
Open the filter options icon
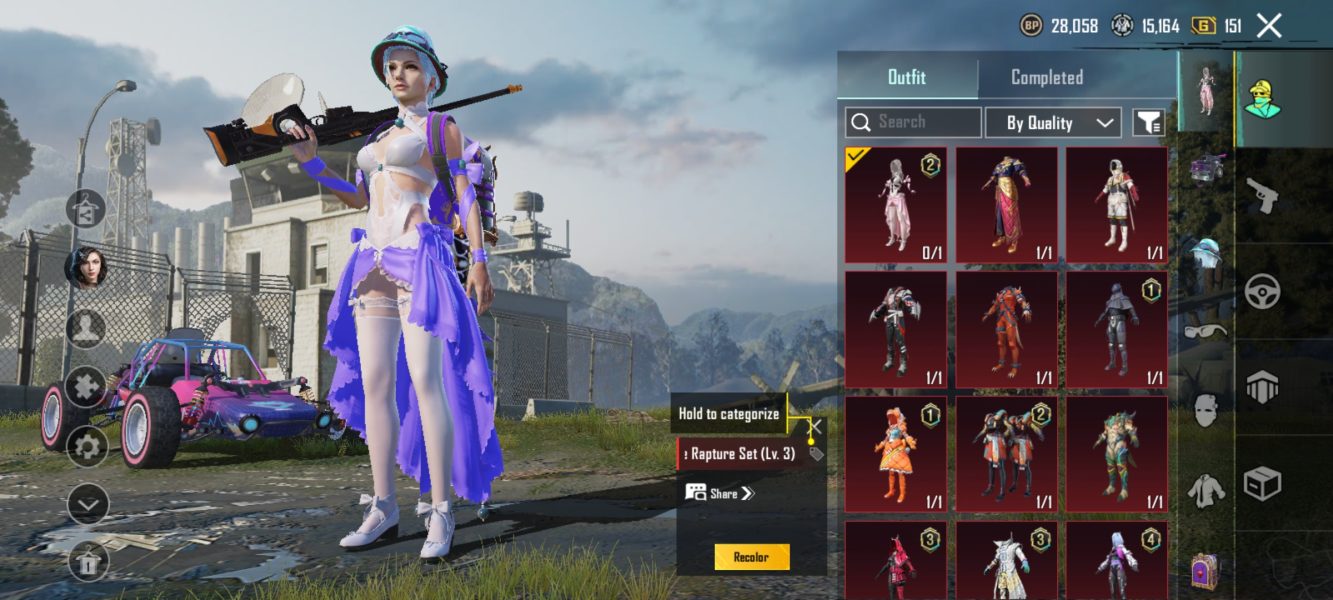point(1149,122)
